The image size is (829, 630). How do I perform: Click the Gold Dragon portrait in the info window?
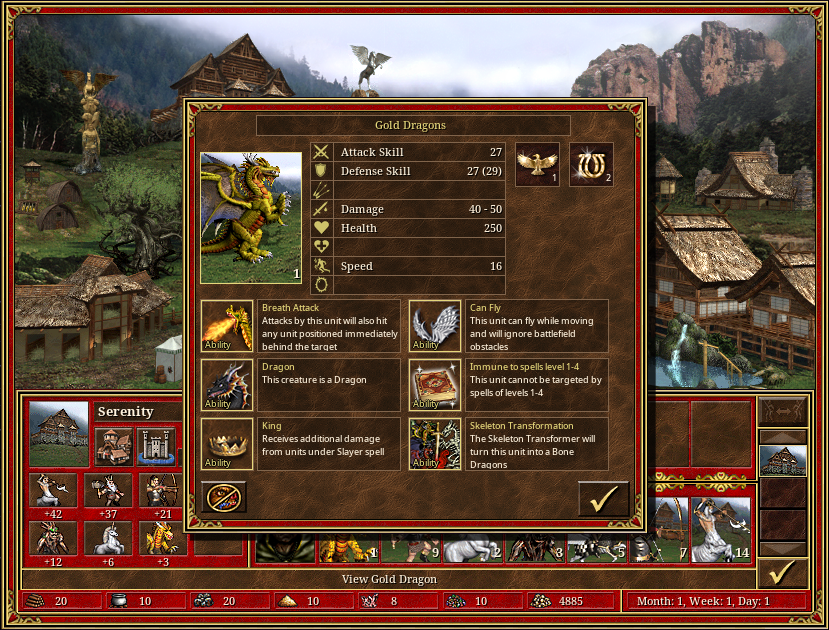(251, 218)
